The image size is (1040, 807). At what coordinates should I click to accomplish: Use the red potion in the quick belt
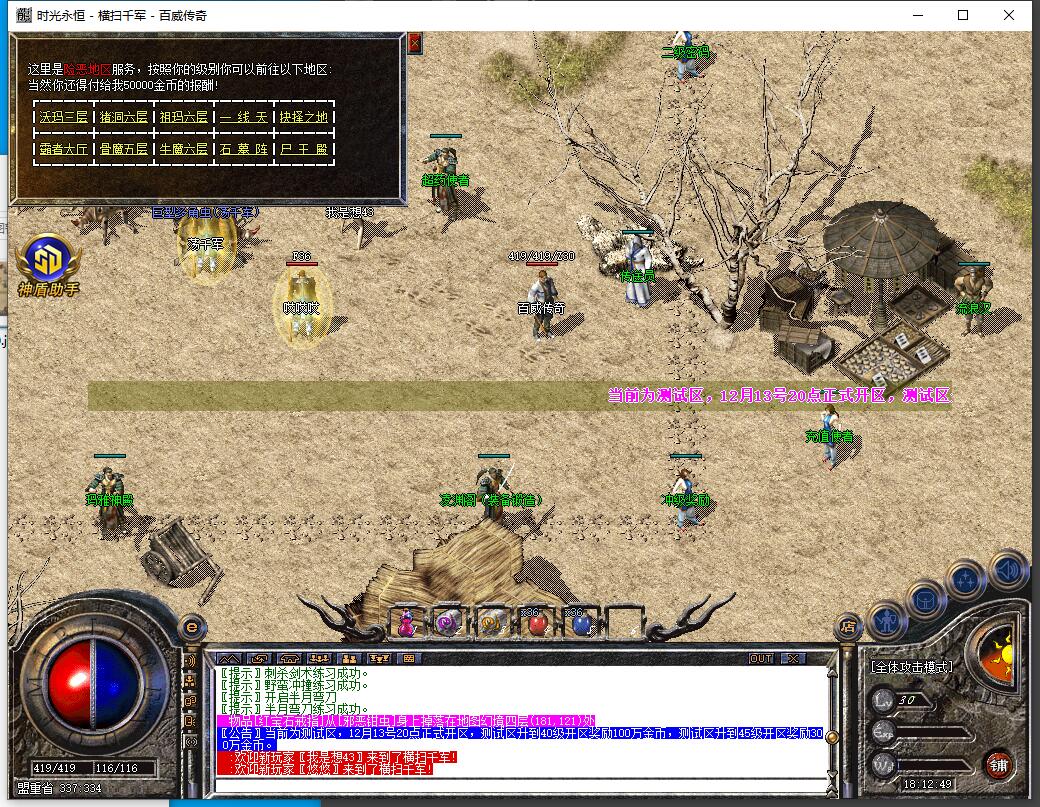point(537,623)
